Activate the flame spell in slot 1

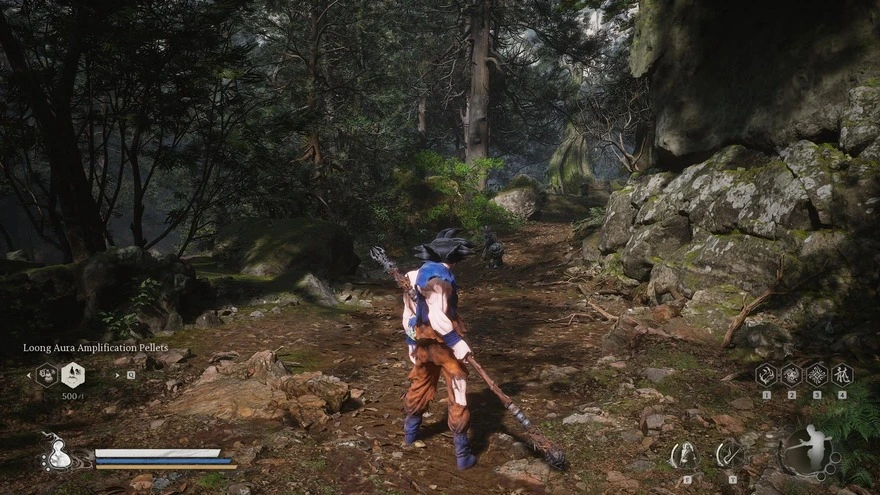click(766, 375)
